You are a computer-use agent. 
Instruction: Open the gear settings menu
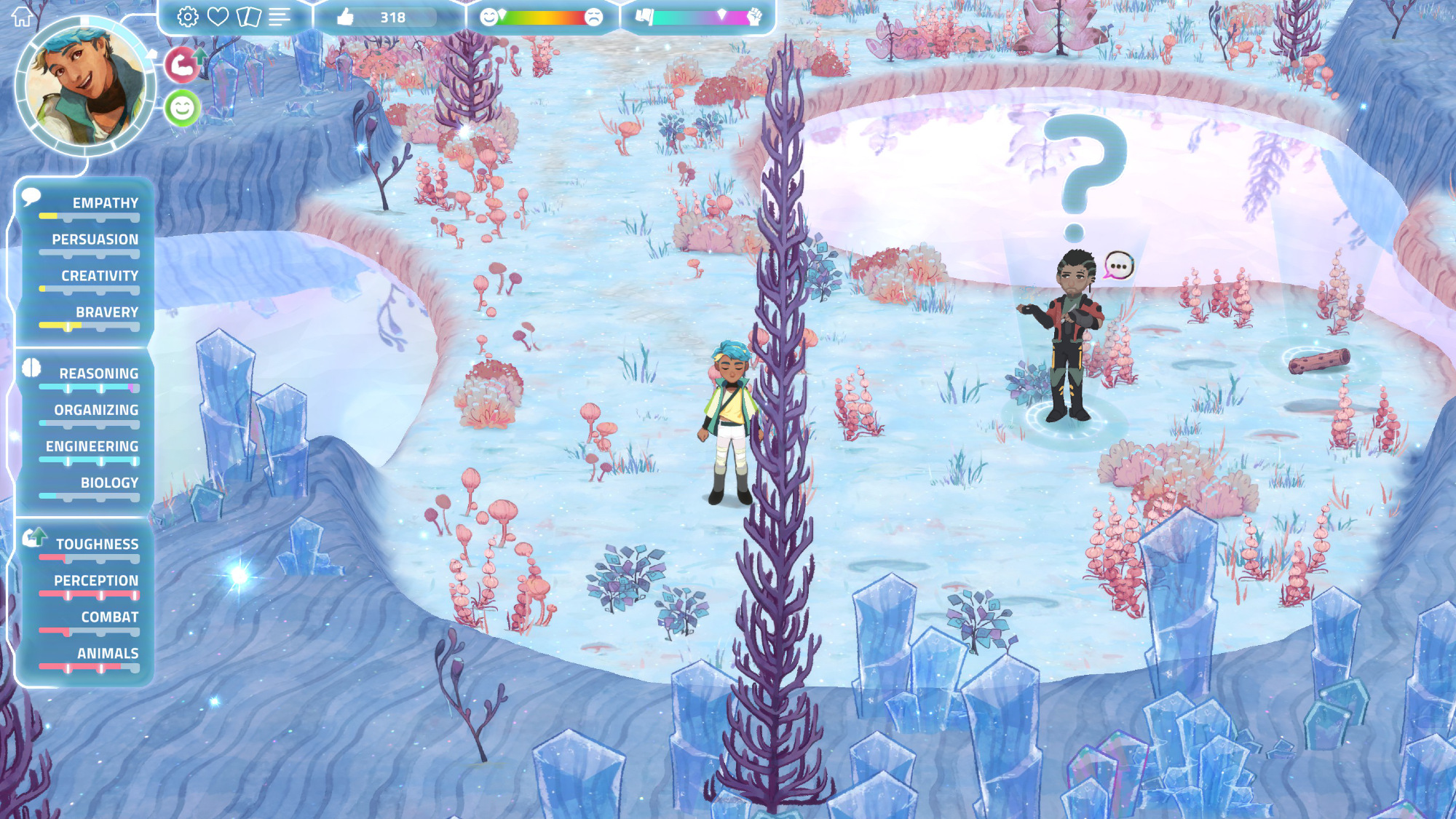(188, 17)
